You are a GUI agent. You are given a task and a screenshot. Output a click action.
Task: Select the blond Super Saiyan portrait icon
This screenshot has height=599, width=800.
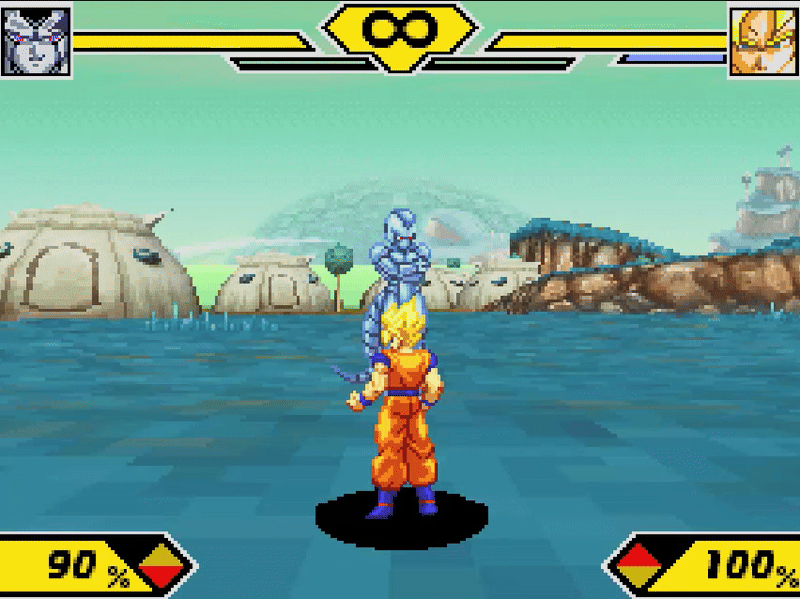(x=763, y=41)
